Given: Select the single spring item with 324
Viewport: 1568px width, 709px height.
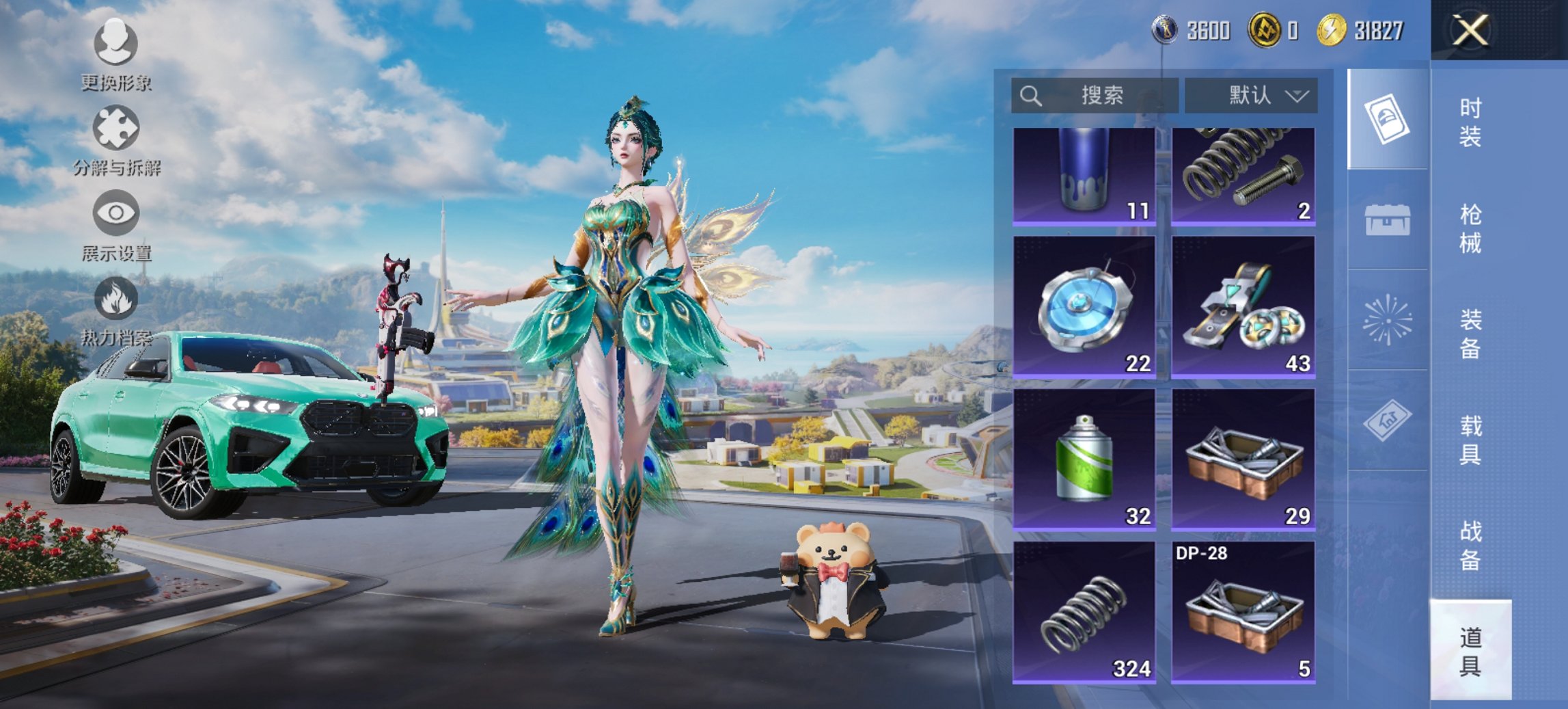Looking at the screenshot, I should coord(1084,612).
